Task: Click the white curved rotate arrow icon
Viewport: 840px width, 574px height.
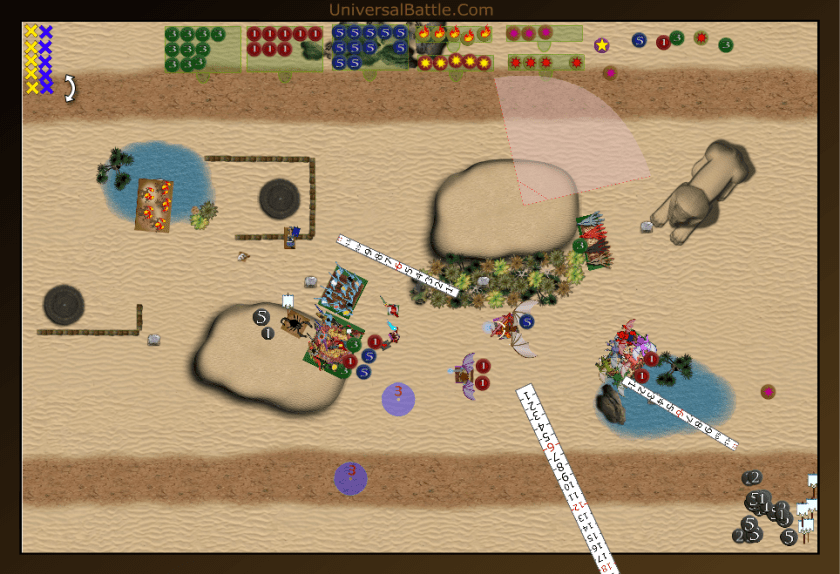Action: click(x=69, y=89)
